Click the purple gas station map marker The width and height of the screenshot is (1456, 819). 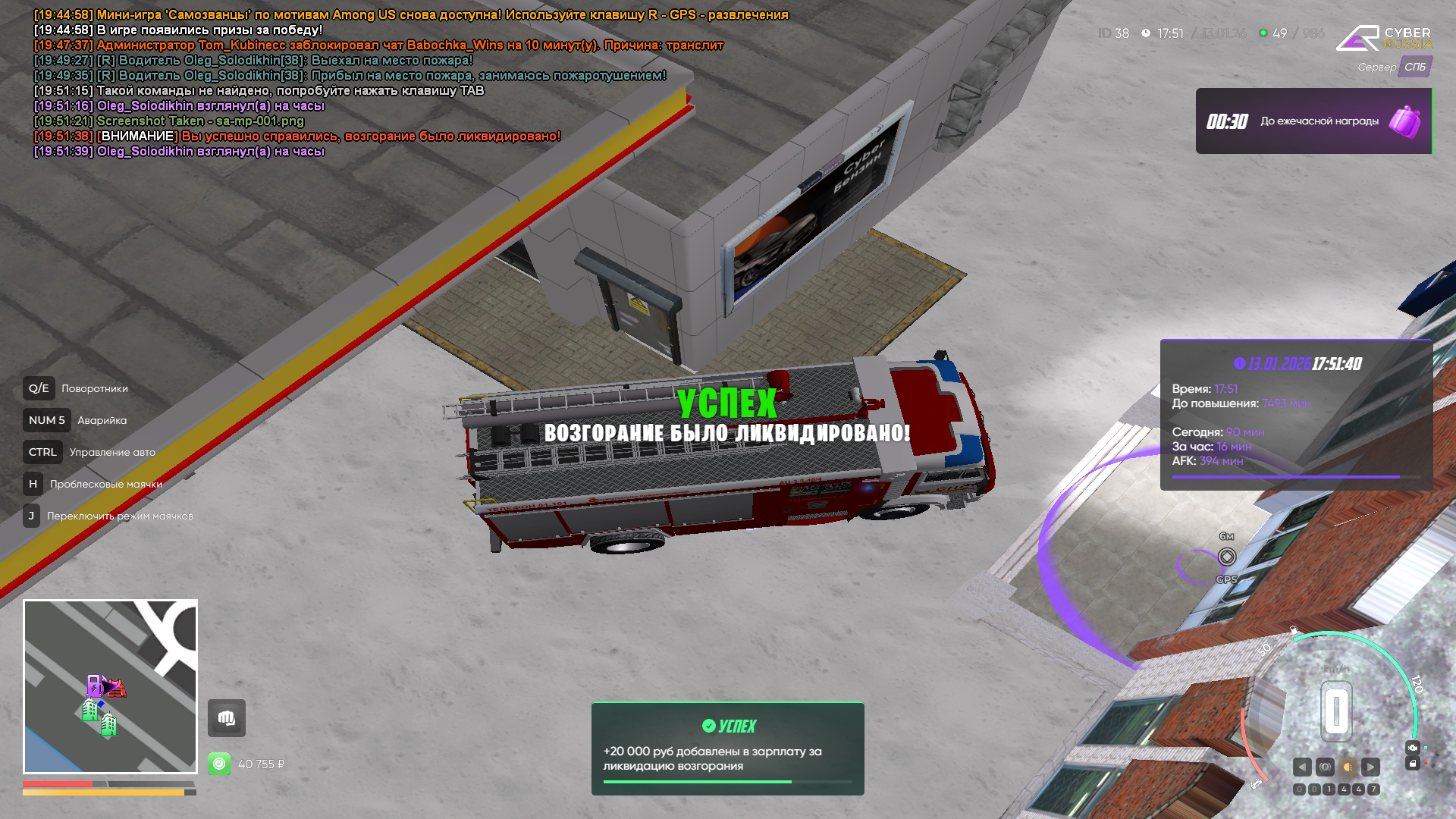click(x=95, y=686)
